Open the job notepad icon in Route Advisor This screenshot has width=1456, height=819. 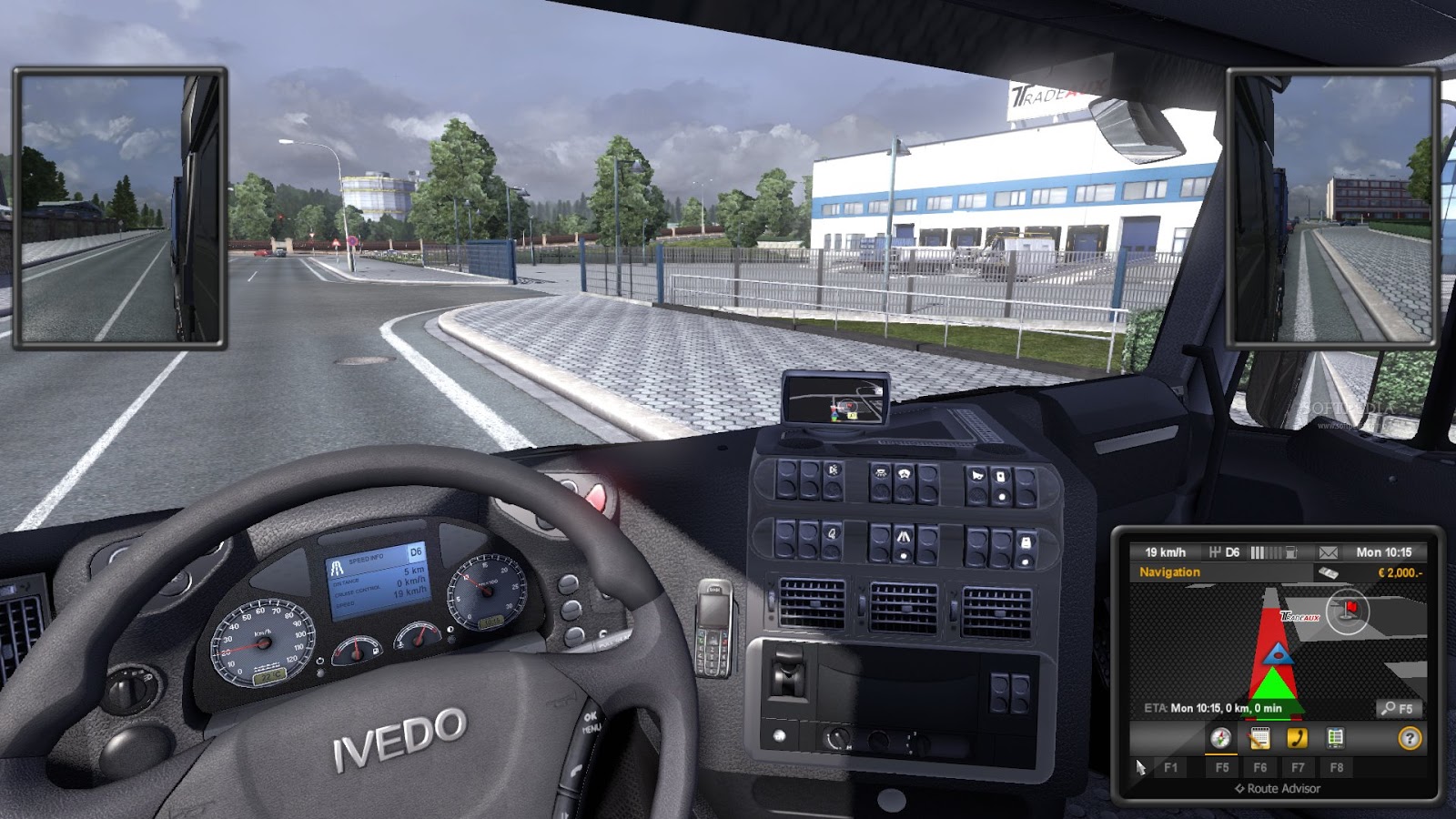point(1260,739)
